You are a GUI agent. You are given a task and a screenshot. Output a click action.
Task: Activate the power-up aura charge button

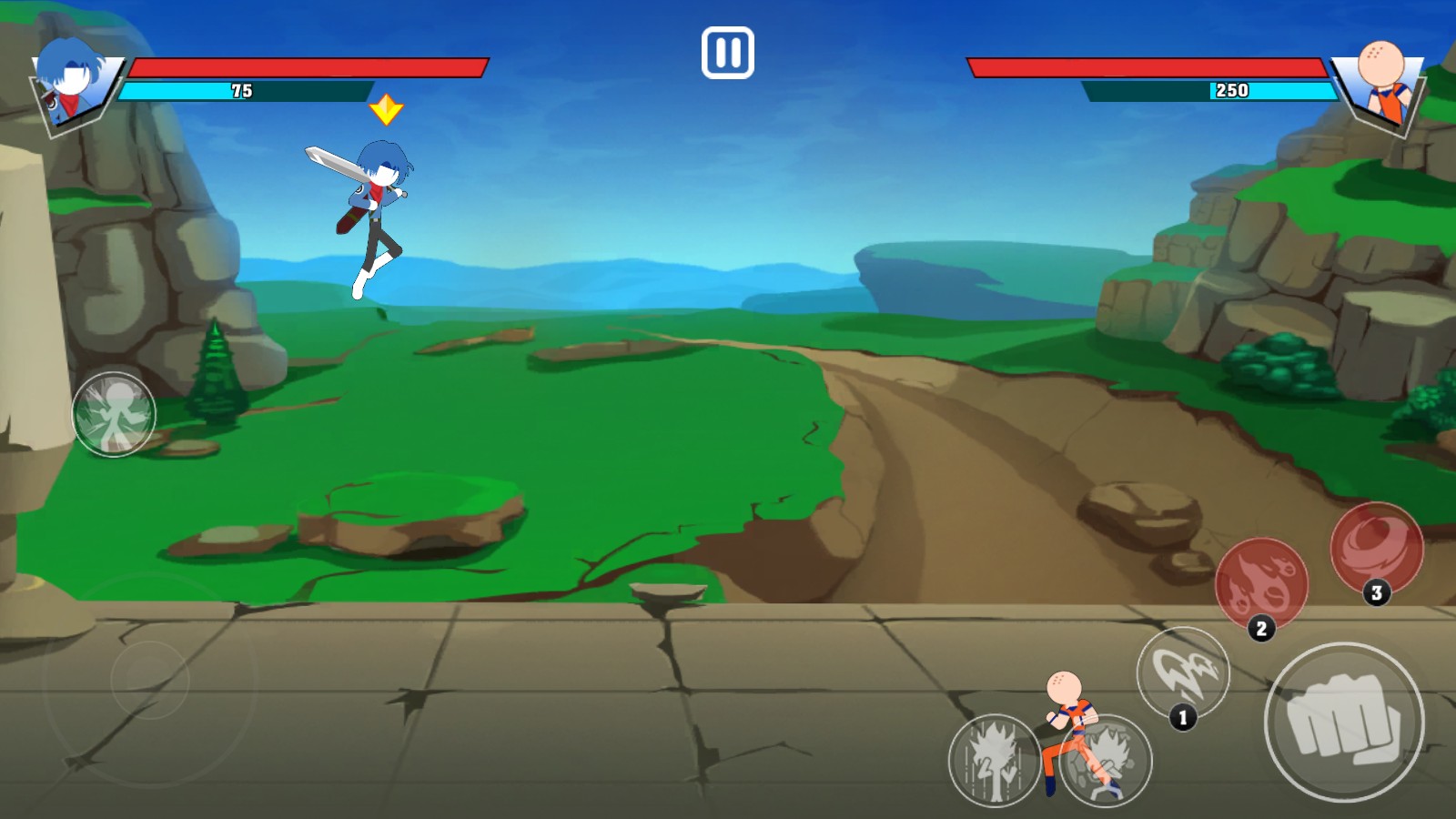pyautogui.click(x=995, y=760)
